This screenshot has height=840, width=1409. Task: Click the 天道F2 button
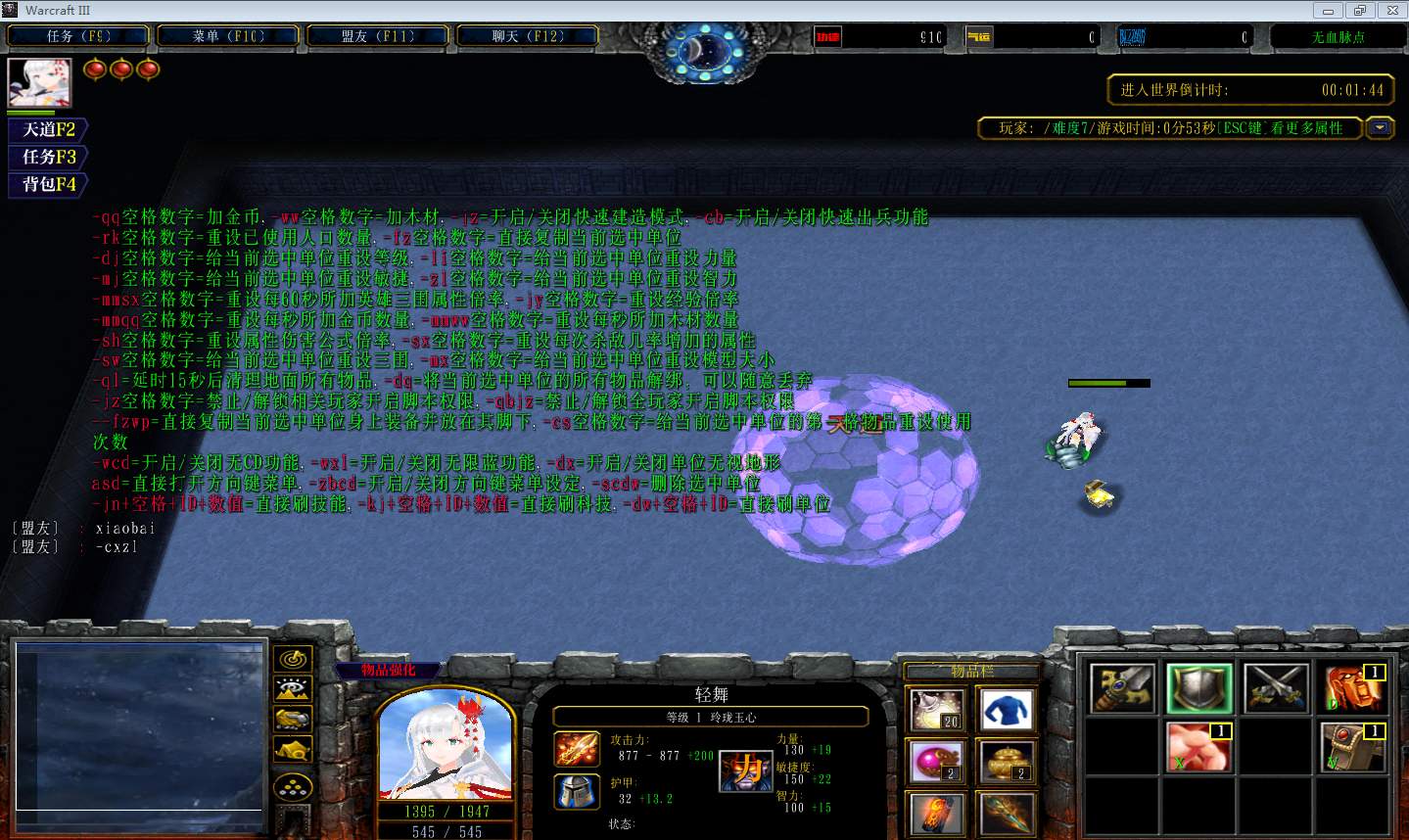coord(48,129)
